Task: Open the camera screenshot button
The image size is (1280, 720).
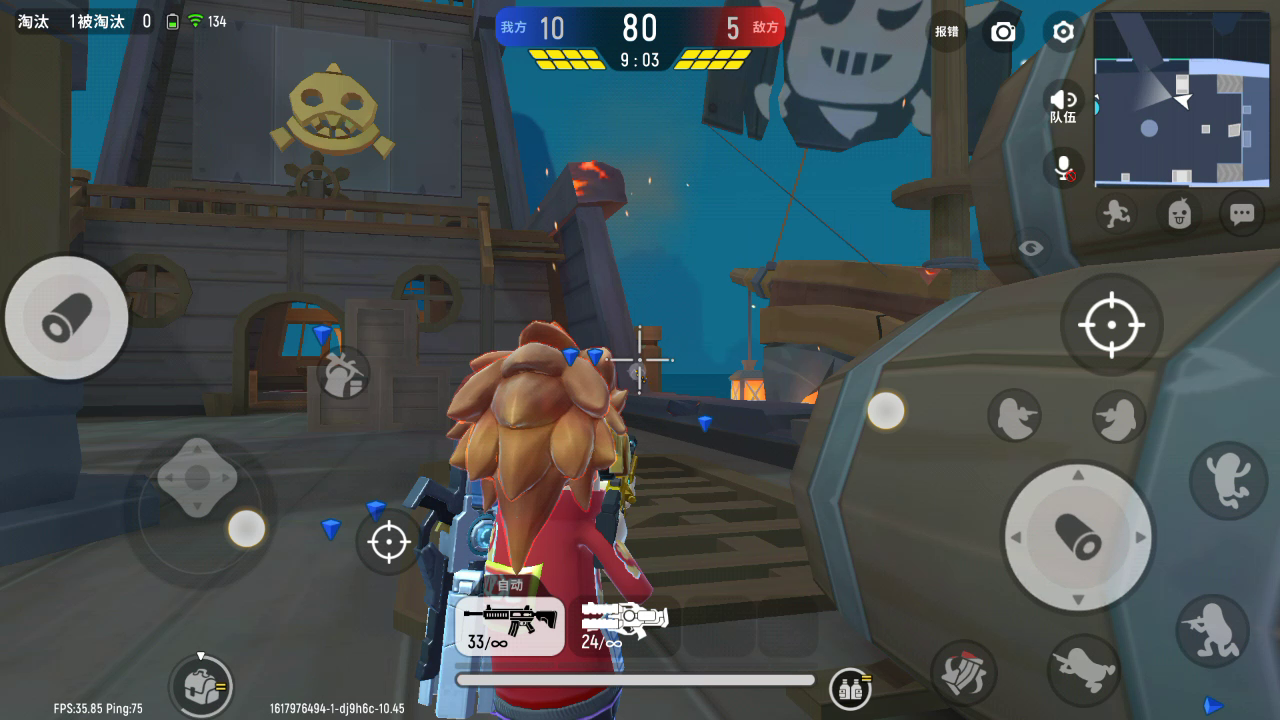Action: click(1002, 32)
